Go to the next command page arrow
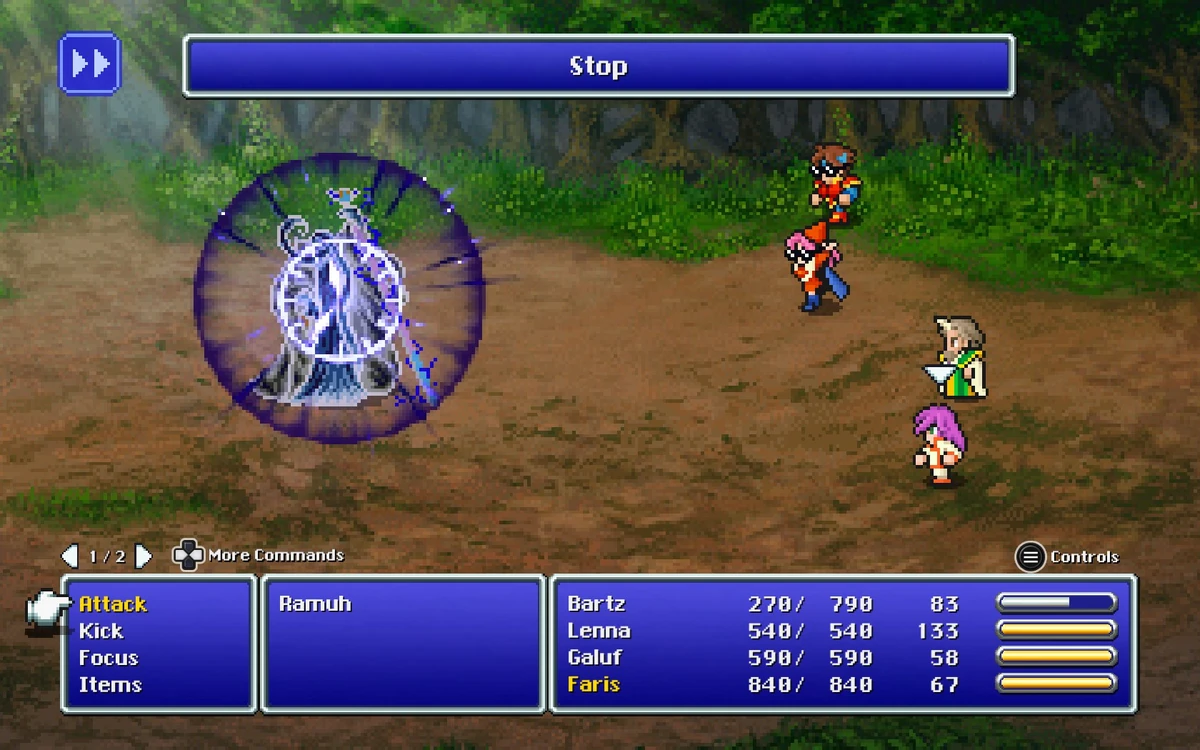Viewport: 1200px width, 750px height. pos(143,556)
